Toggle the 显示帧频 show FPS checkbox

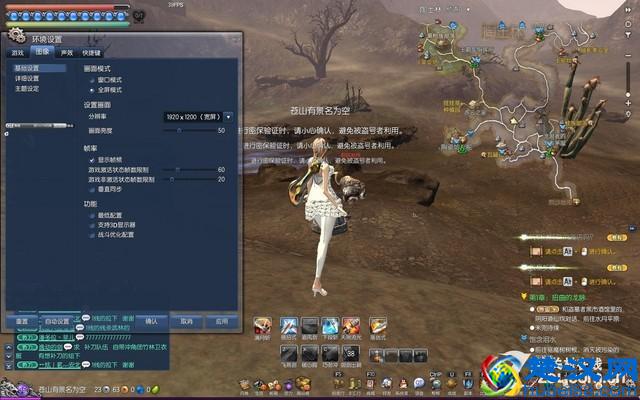pyautogui.click(x=92, y=159)
